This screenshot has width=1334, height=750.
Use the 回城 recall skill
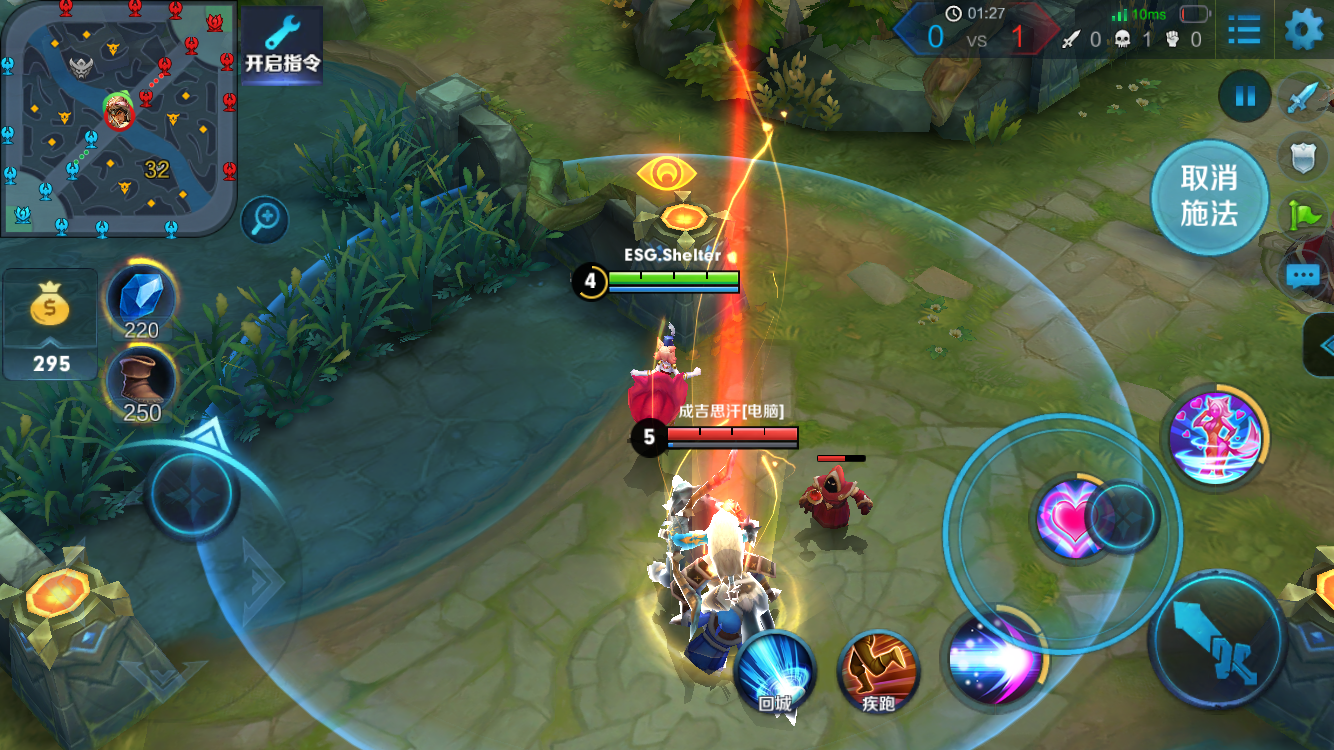[775, 670]
